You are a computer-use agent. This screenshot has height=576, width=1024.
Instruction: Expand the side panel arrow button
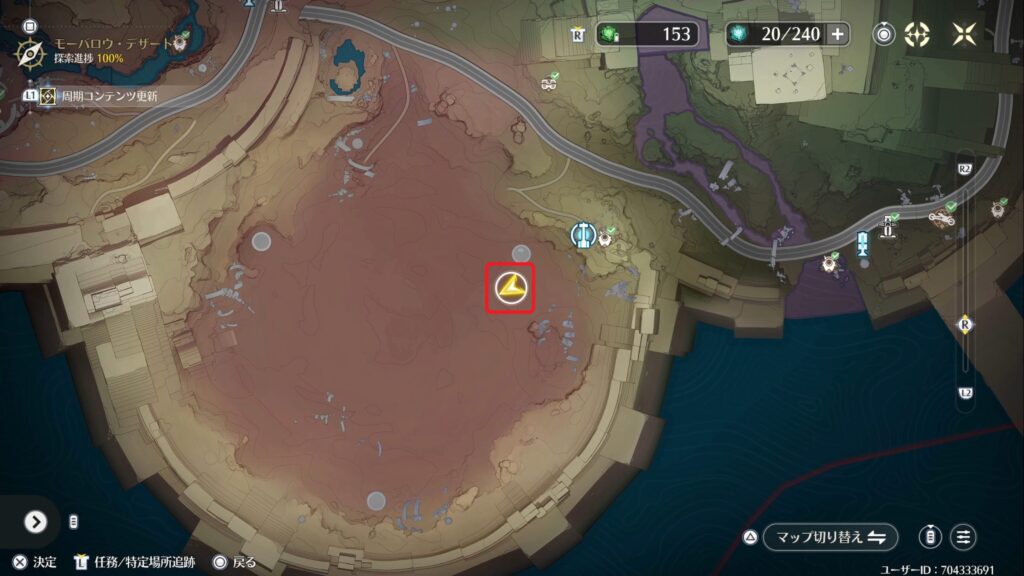(x=36, y=521)
